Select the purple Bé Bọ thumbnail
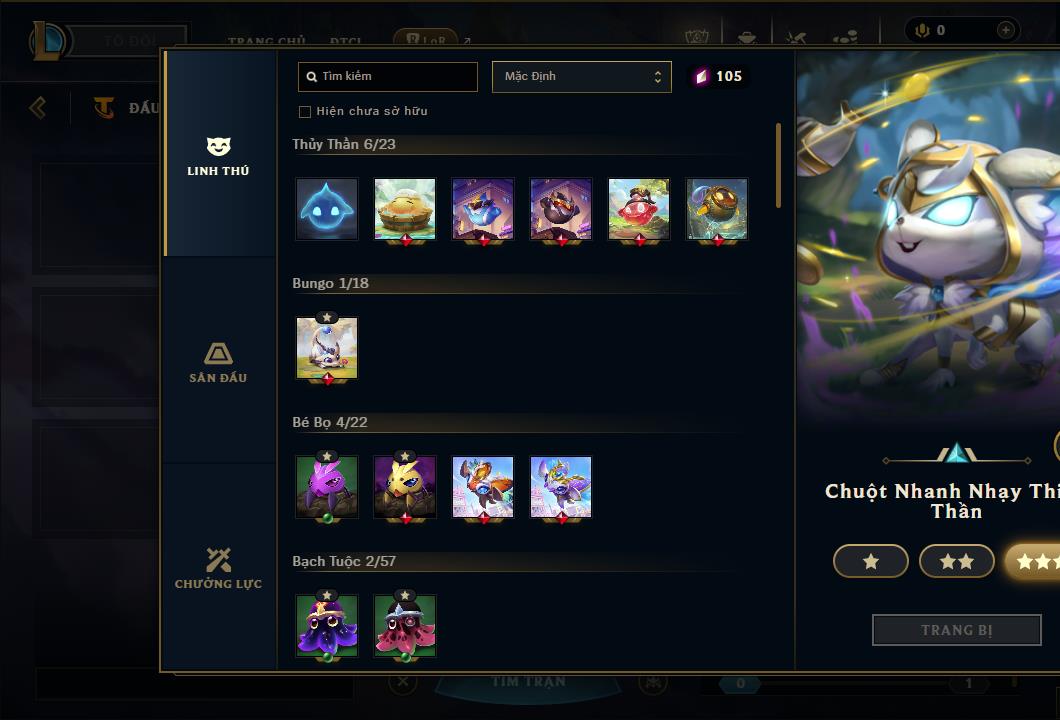The width and height of the screenshot is (1060, 720). [x=327, y=487]
